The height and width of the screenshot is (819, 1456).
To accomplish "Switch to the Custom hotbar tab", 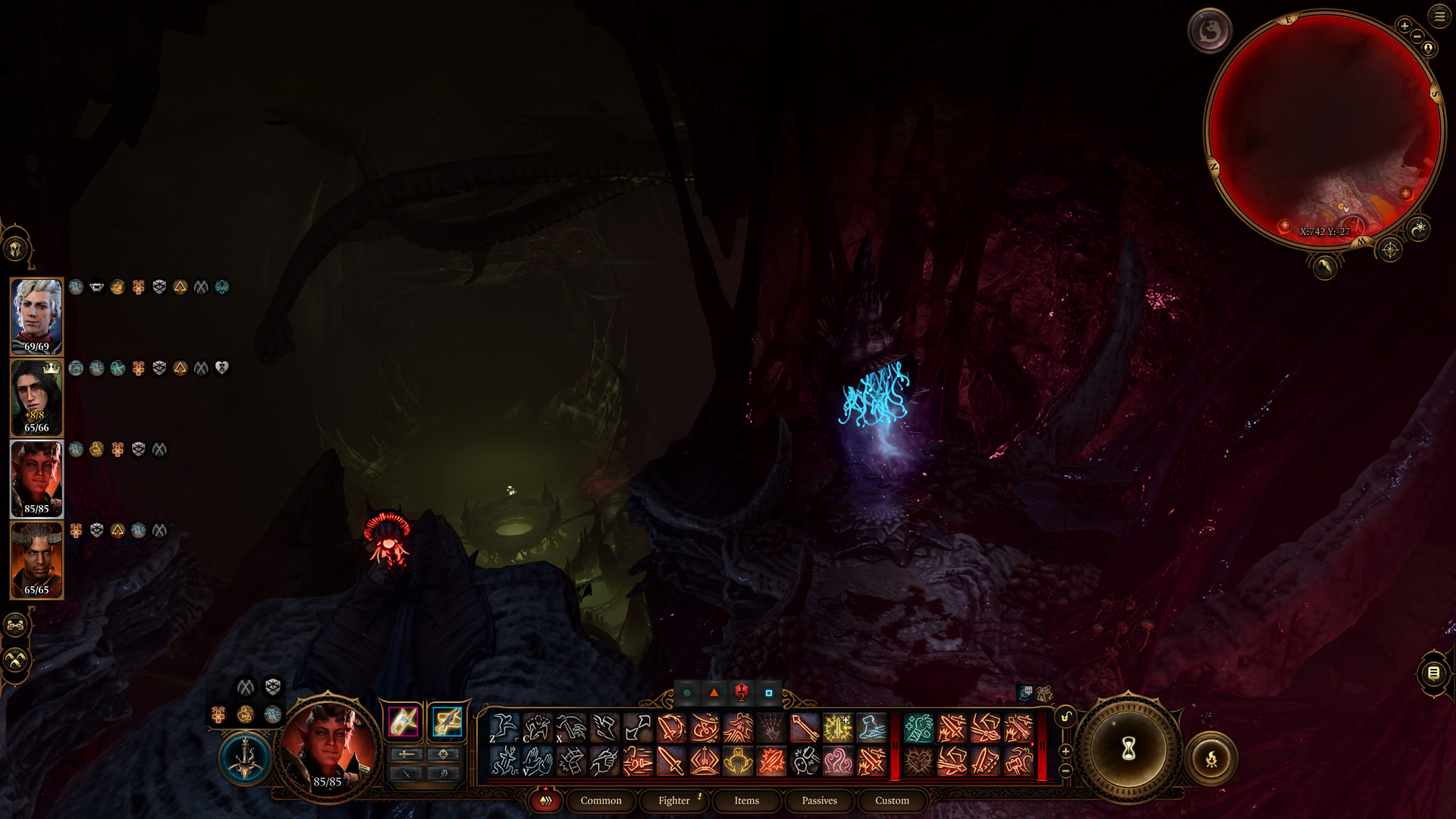I will click(892, 801).
